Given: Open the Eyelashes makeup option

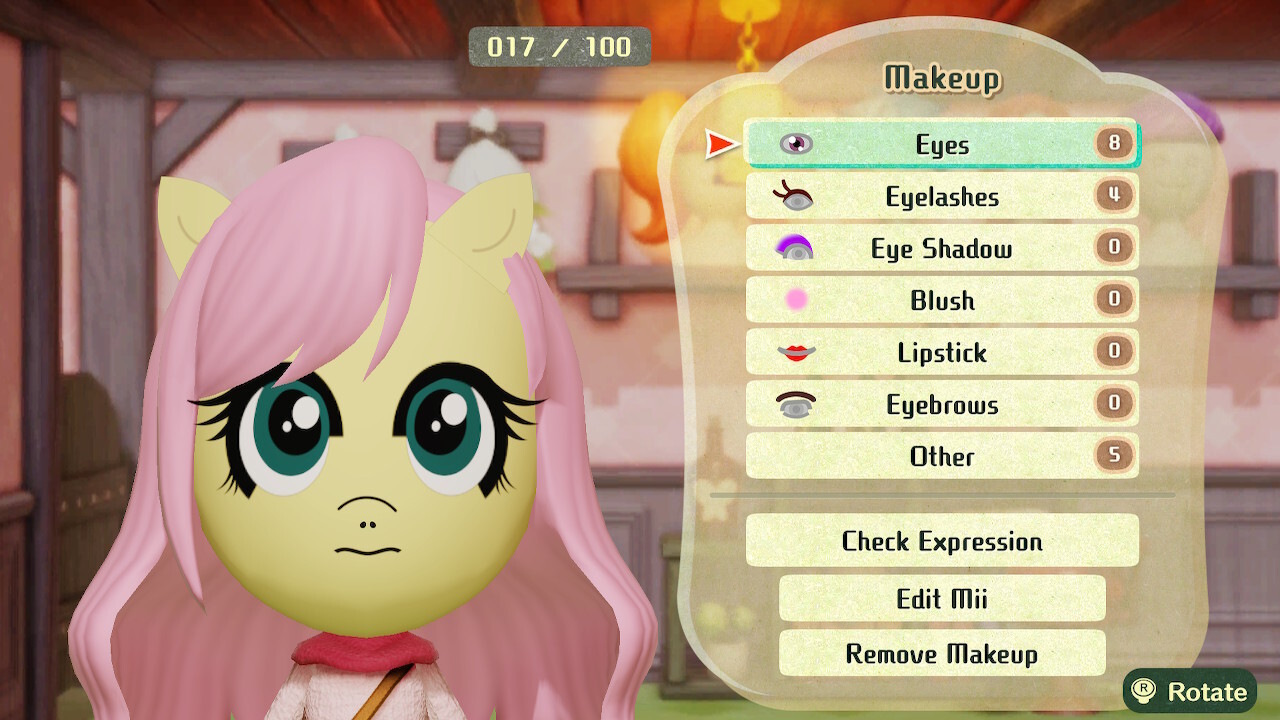Looking at the screenshot, I should 942,196.
